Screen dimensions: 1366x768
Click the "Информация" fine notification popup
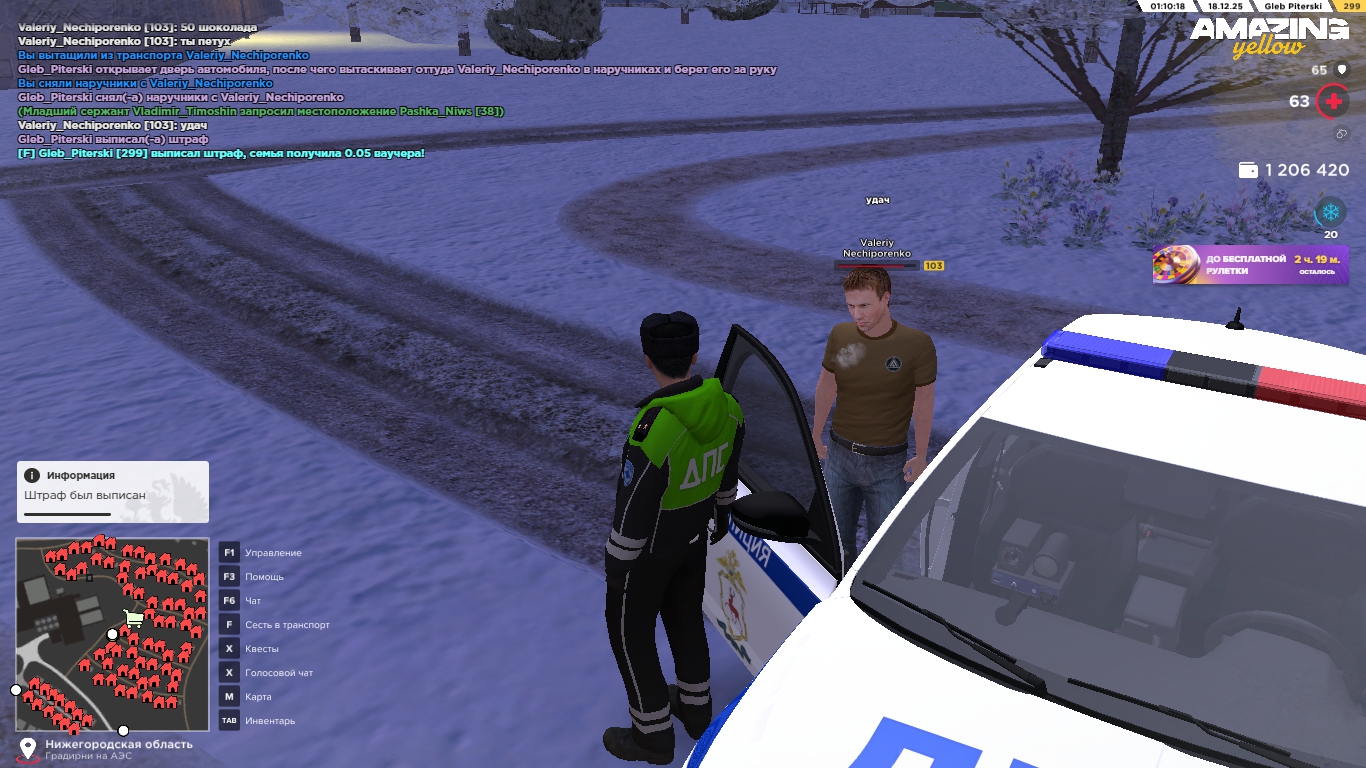pos(112,491)
